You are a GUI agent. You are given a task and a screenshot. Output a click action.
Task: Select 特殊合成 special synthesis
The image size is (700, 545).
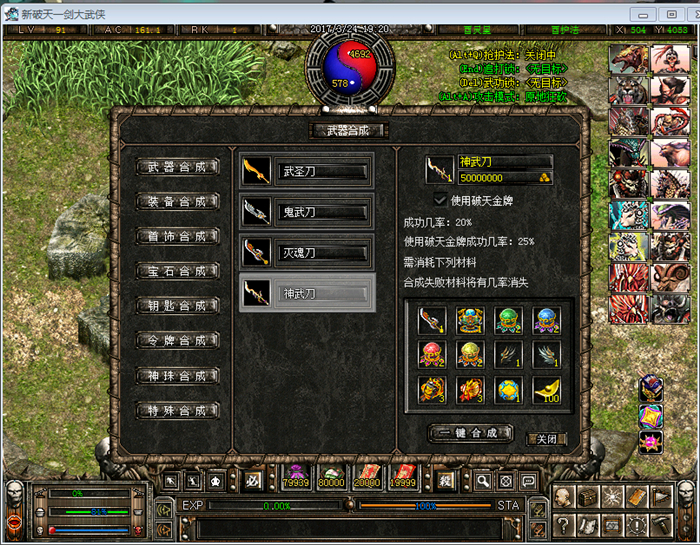(178, 411)
